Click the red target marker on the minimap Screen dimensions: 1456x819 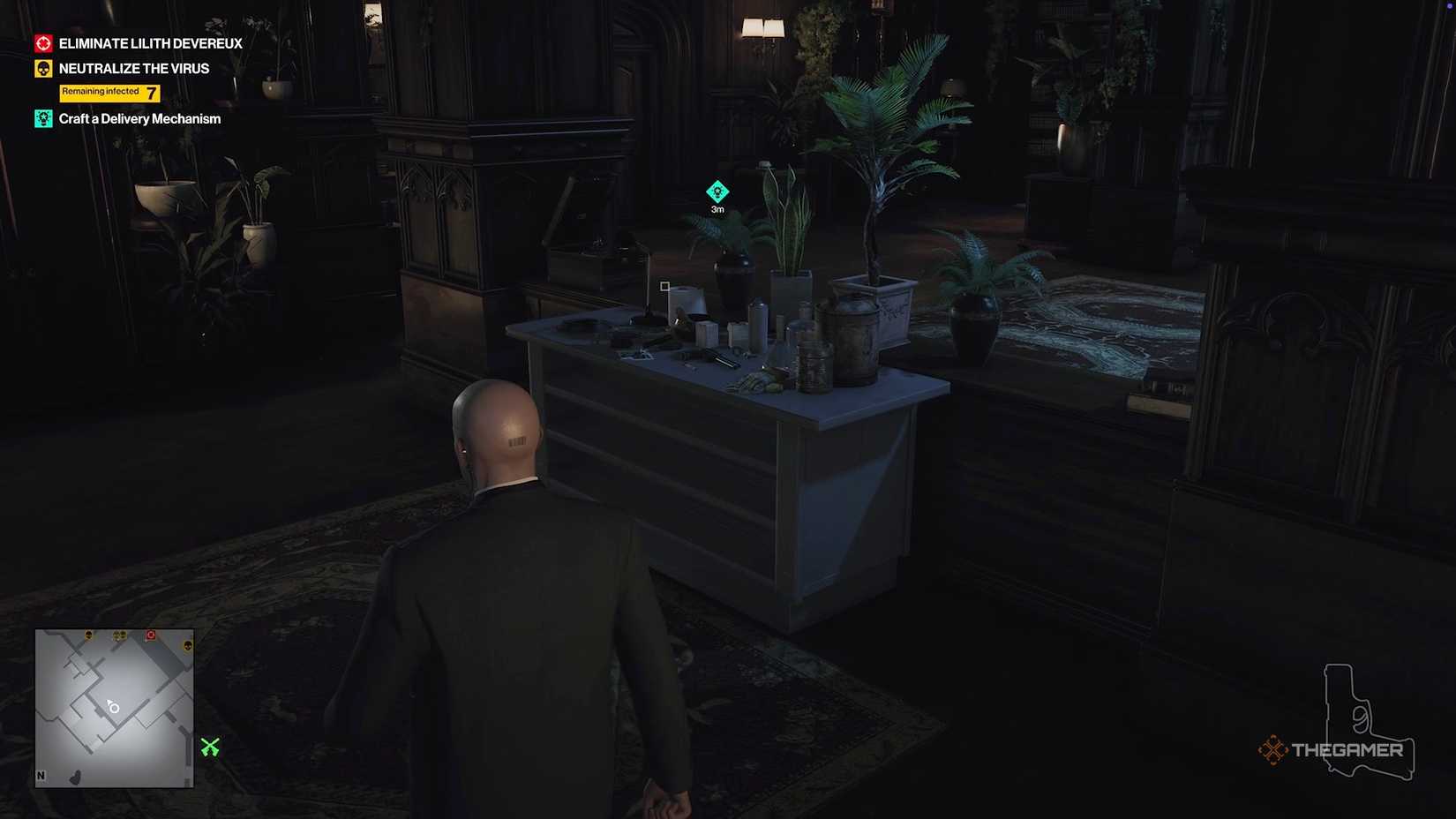point(151,635)
